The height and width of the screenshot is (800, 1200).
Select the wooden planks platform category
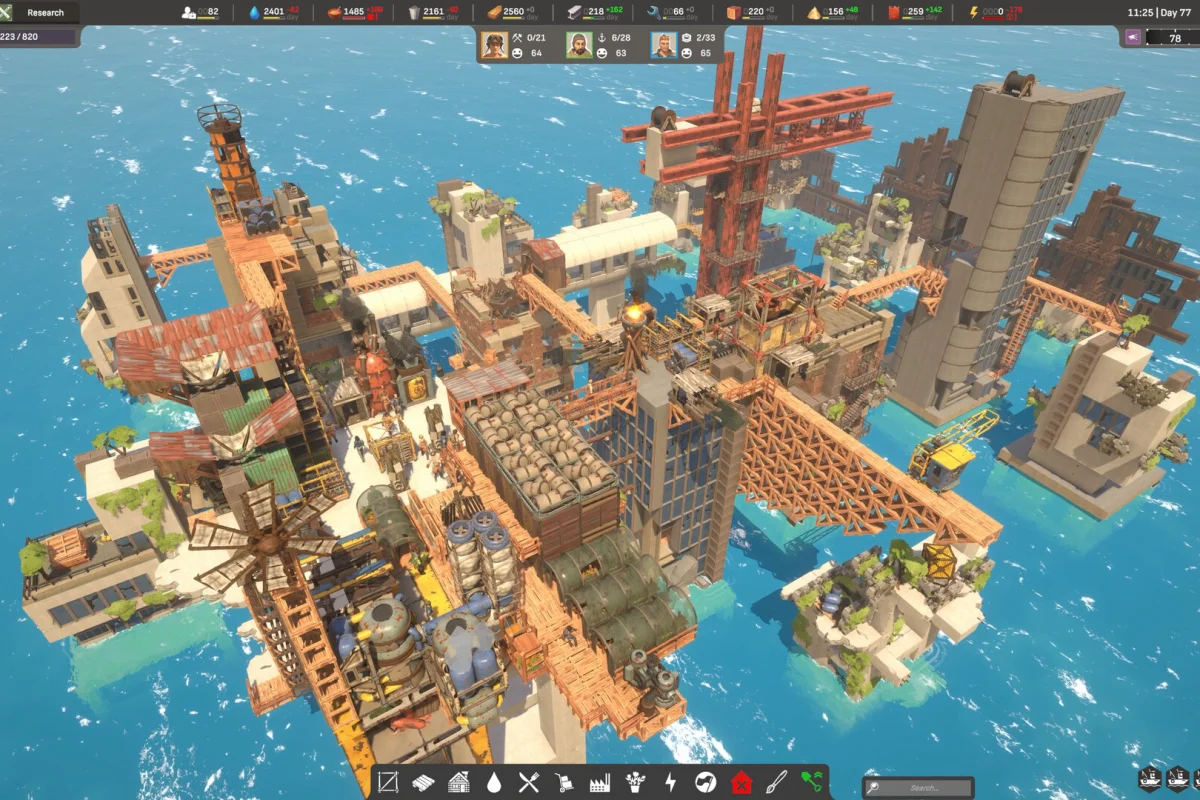pos(423,783)
